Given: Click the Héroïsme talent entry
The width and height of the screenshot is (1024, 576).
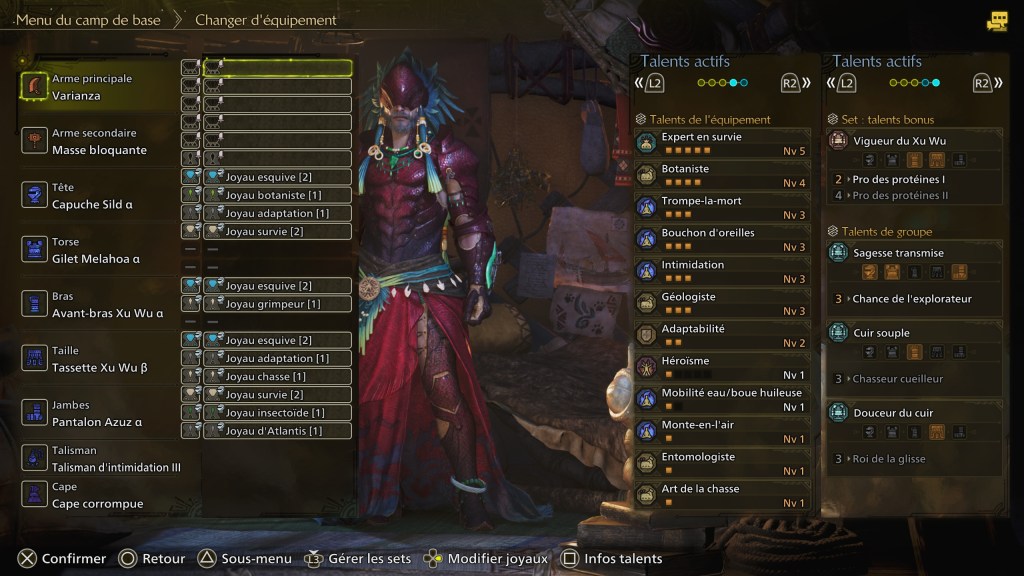Looking at the screenshot, I should 722,367.
